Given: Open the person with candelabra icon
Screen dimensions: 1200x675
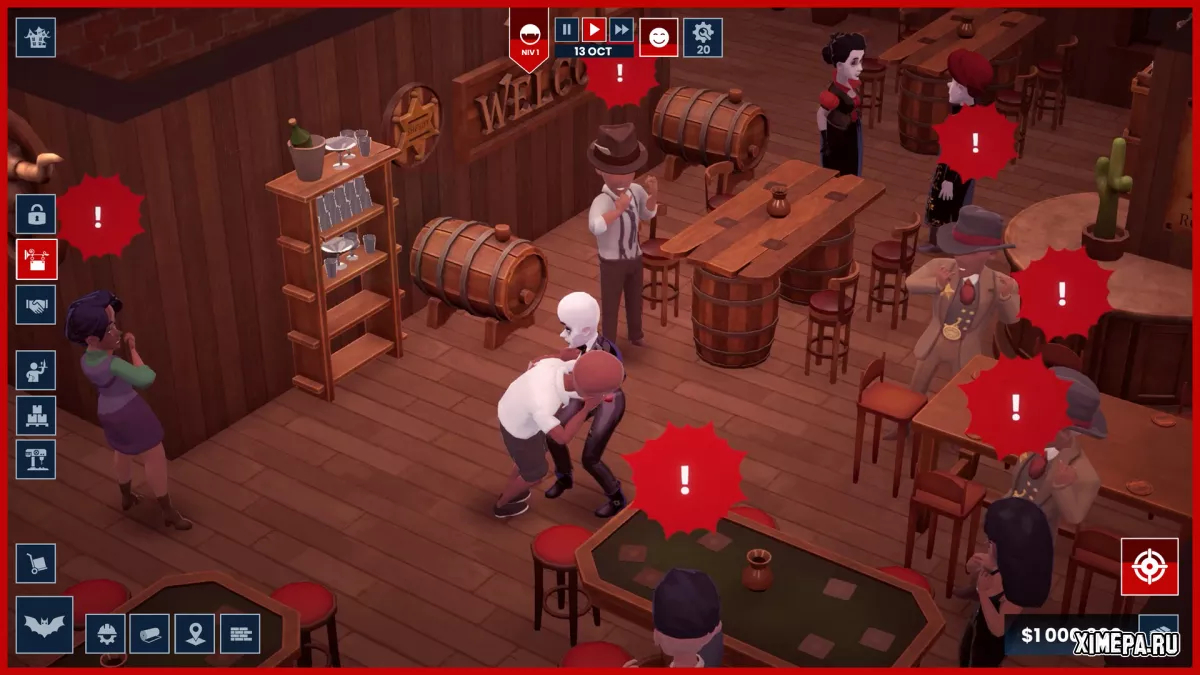Looking at the screenshot, I should tap(36, 370).
